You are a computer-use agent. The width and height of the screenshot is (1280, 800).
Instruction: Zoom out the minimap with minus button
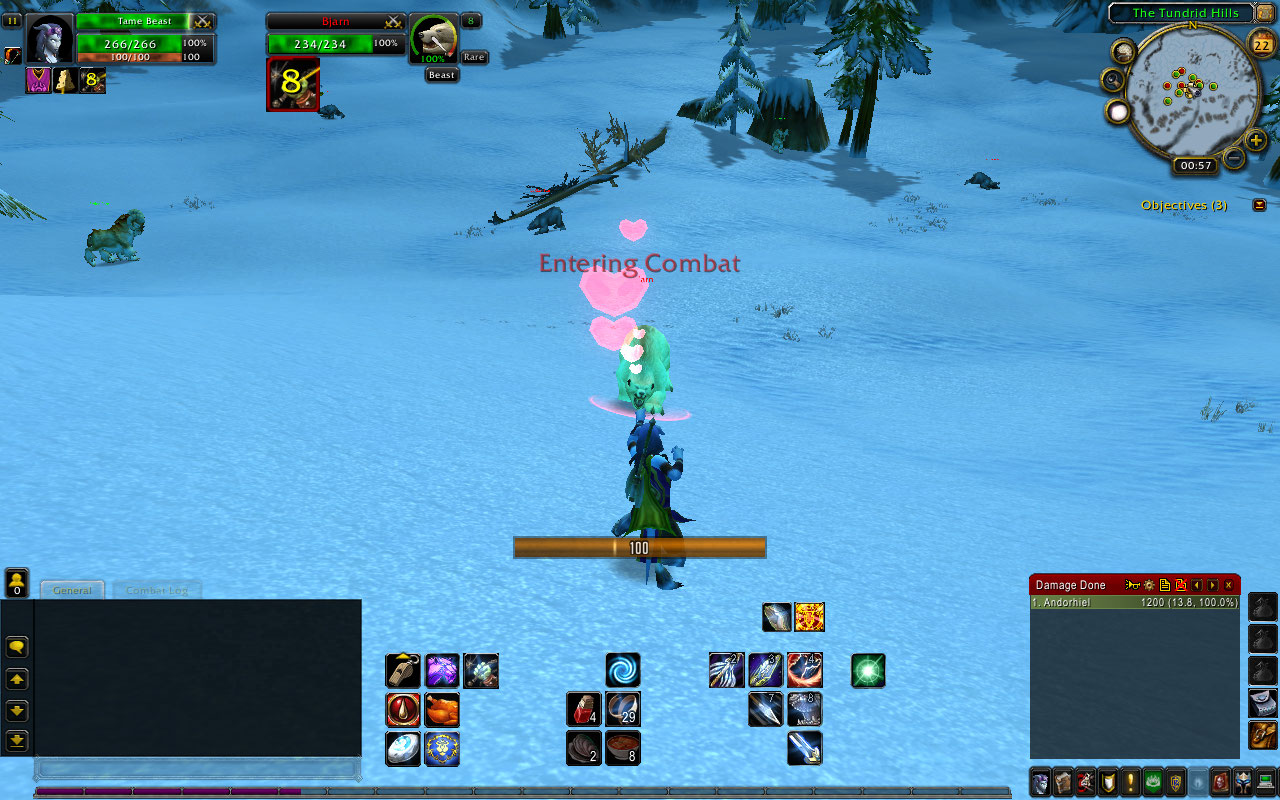pos(1234,158)
